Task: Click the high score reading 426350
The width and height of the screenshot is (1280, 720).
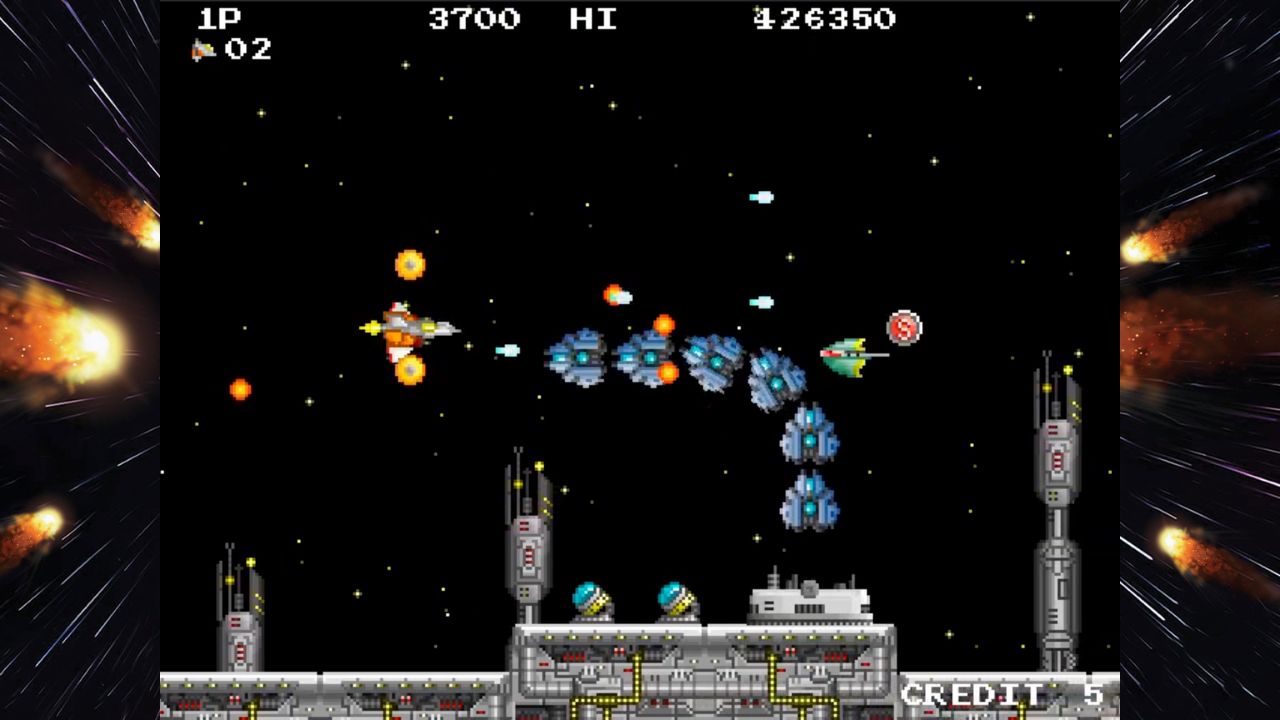Action: (x=823, y=19)
